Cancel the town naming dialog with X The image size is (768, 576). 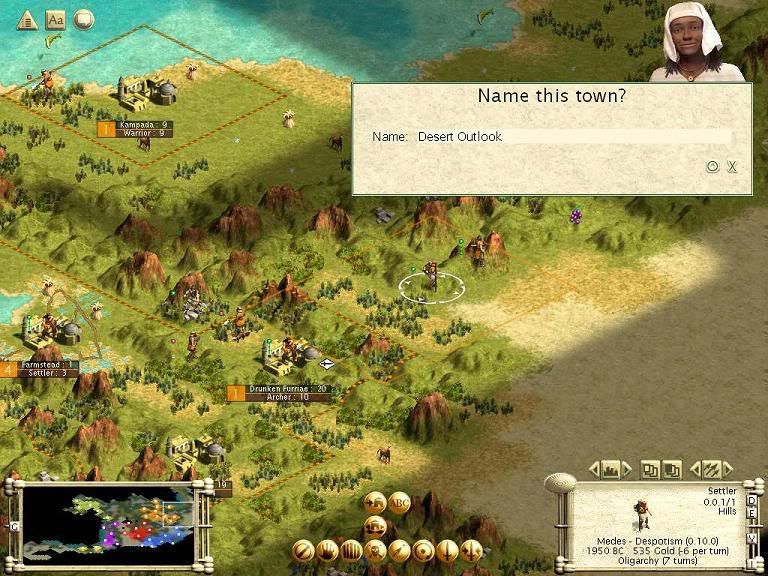732,167
